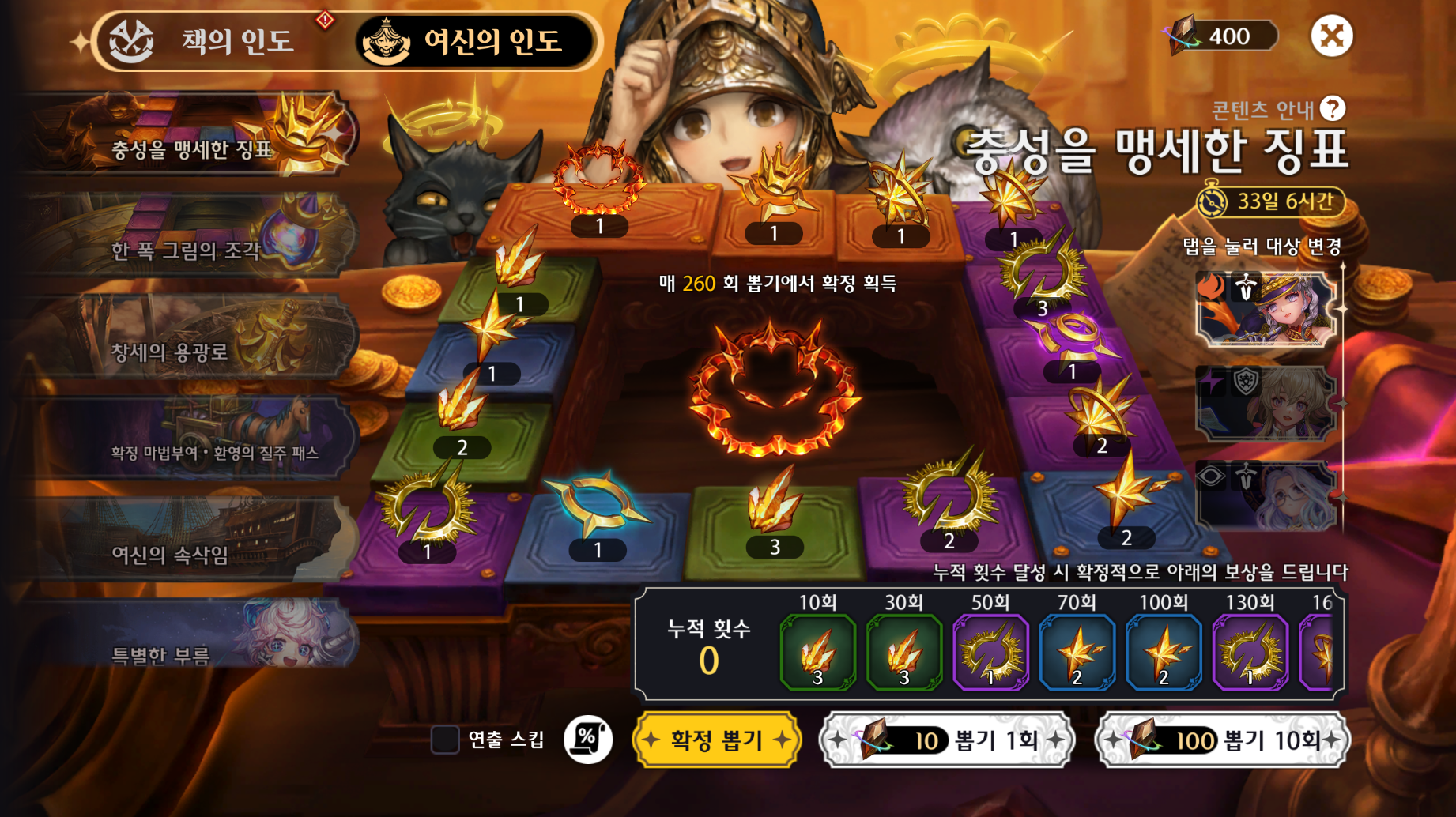Show the draw probability percent info

588,740
